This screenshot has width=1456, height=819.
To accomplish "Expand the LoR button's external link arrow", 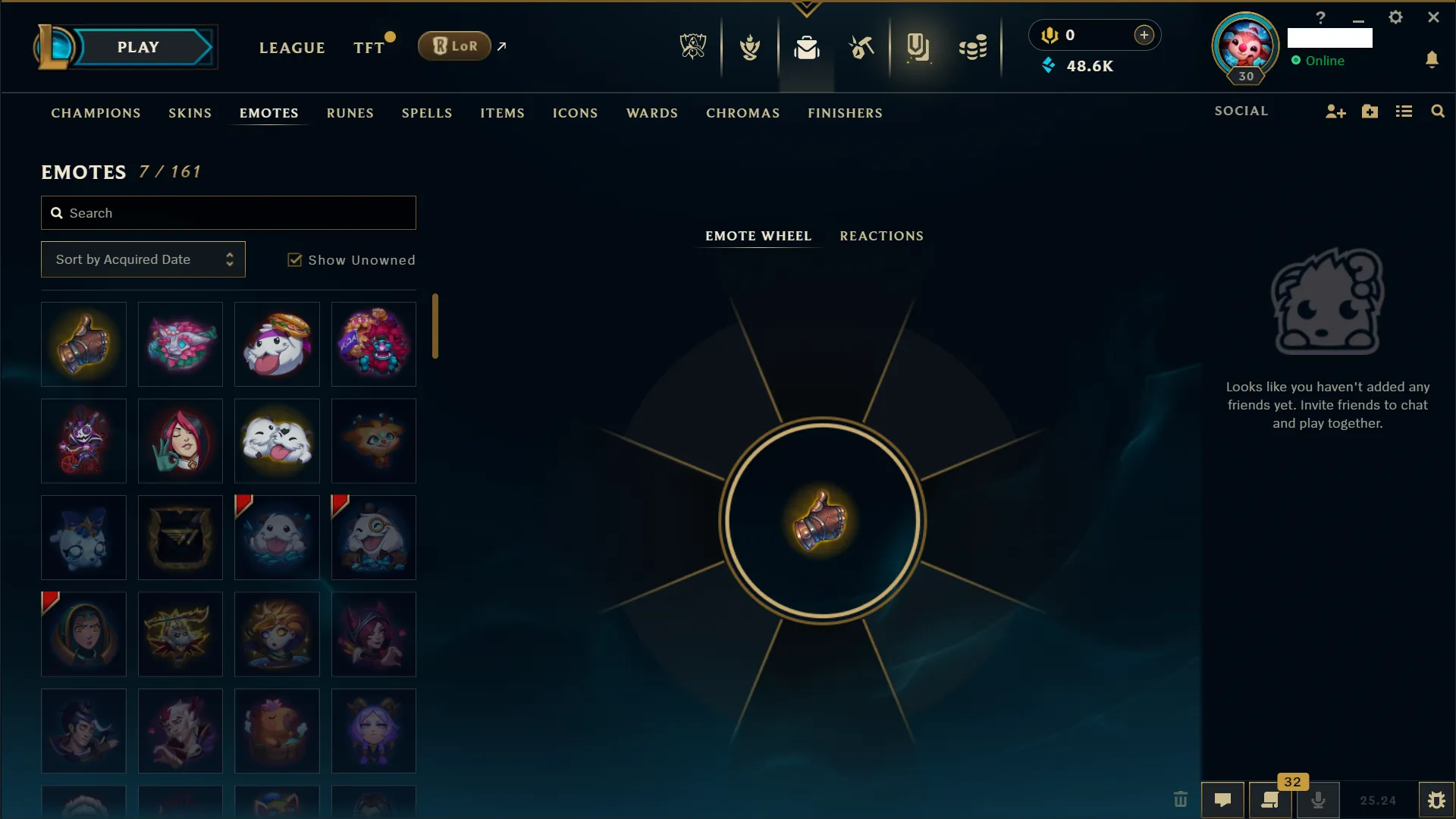I will [502, 46].
